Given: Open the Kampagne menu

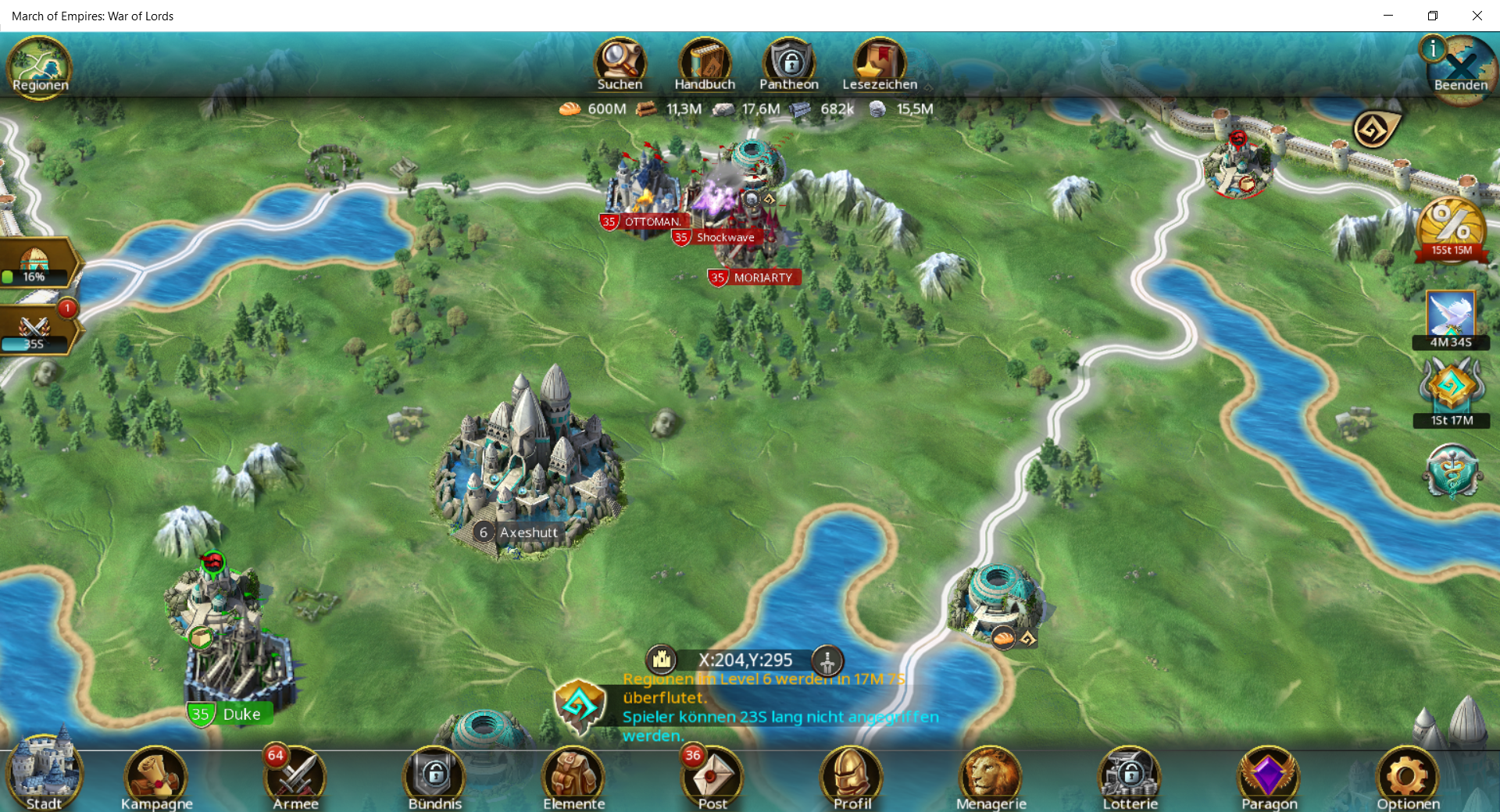Looking at the screenshot, I should coord(156,777).
